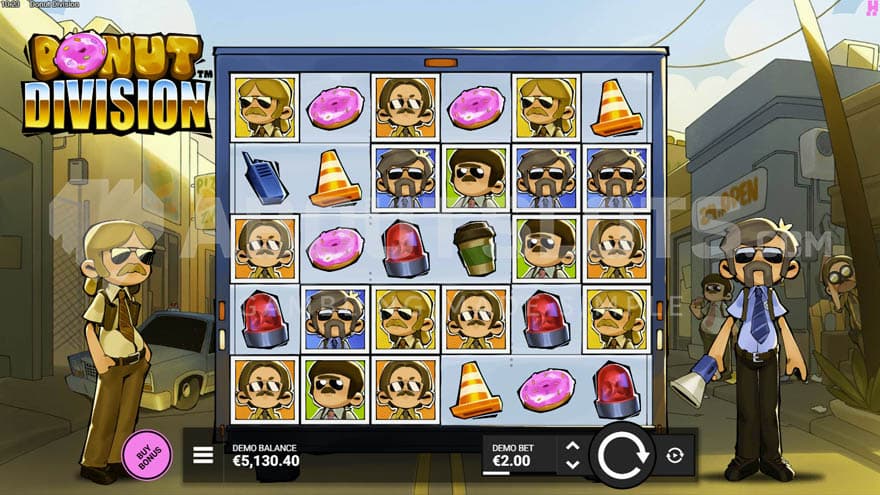Decrease the demo bet with the down arrow
Viewport: 880px width, 495px height.
coord(572,464)
